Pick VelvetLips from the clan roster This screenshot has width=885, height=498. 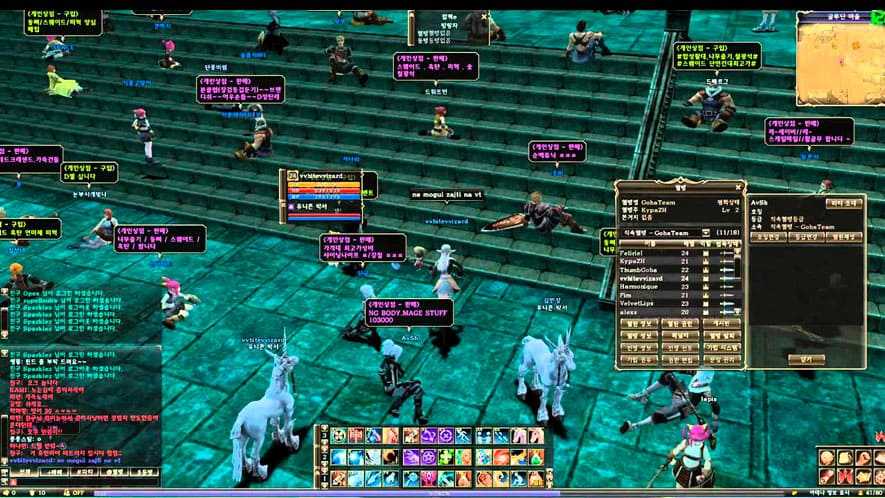click(640, 305)
